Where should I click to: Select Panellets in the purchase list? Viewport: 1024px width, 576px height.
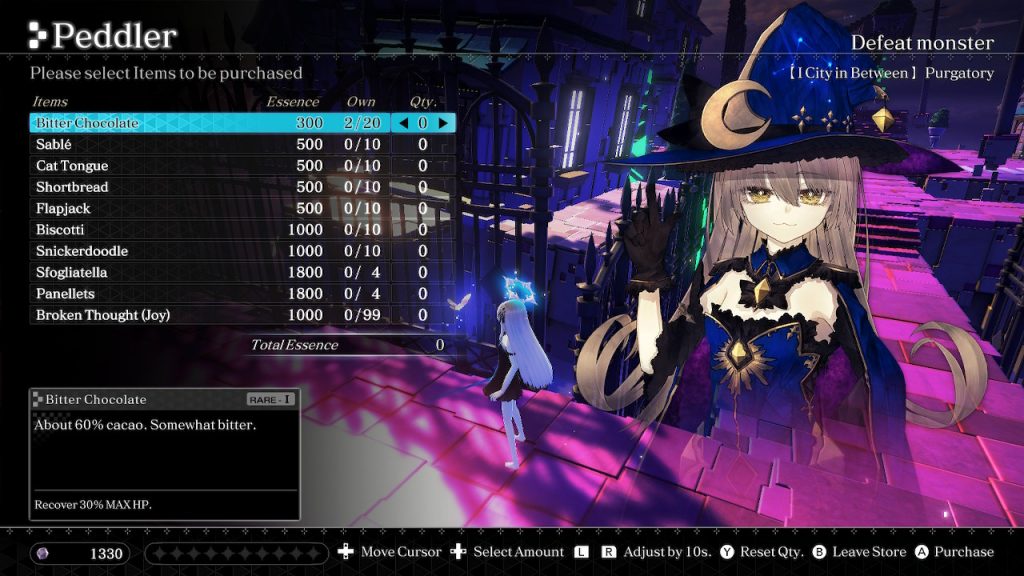(x=65, y=294)
